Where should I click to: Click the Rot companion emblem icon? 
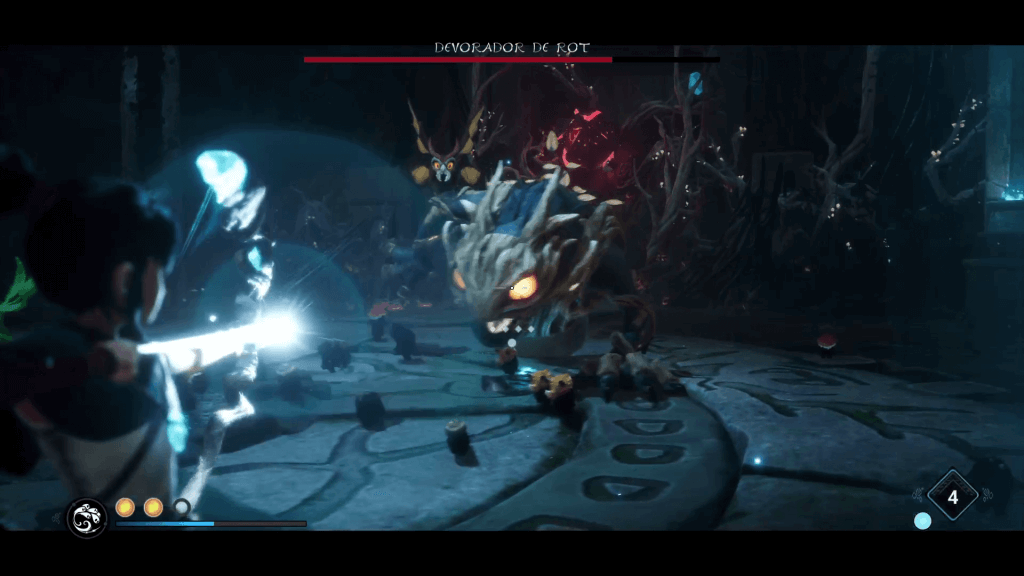[x=87, y=517]
